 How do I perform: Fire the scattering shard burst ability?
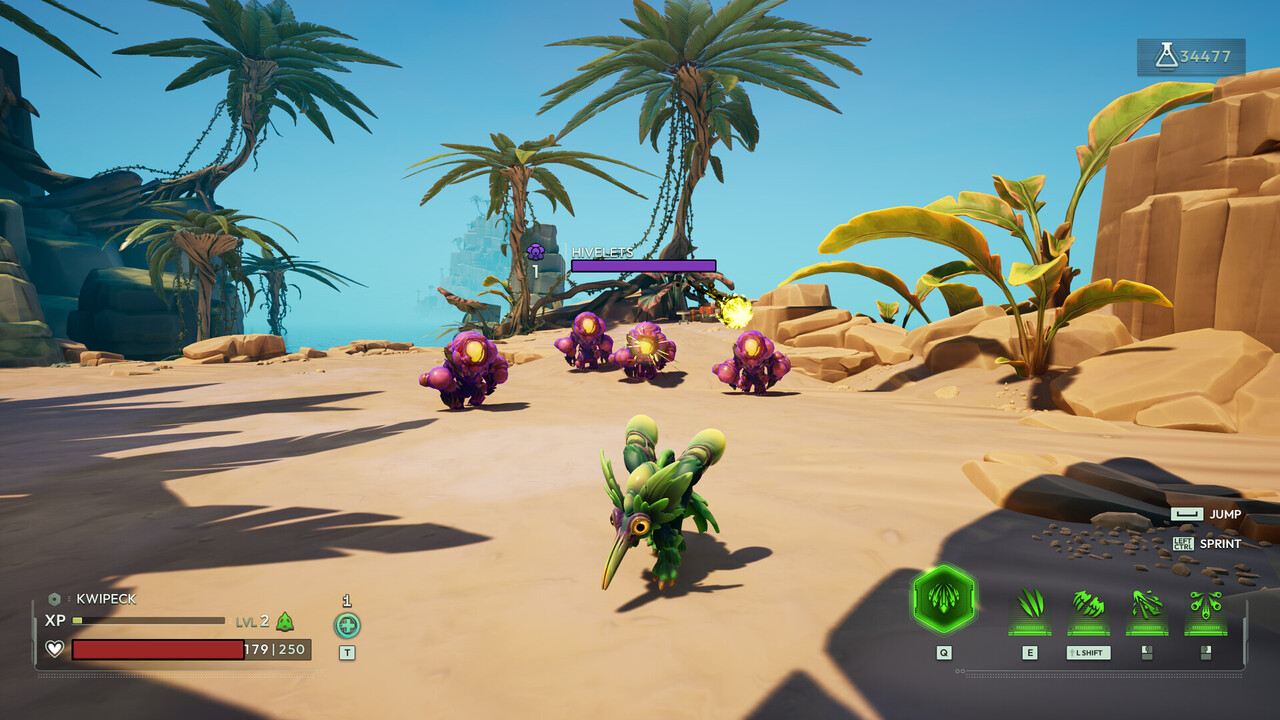pyautogui.click(x=1147, y=605)
